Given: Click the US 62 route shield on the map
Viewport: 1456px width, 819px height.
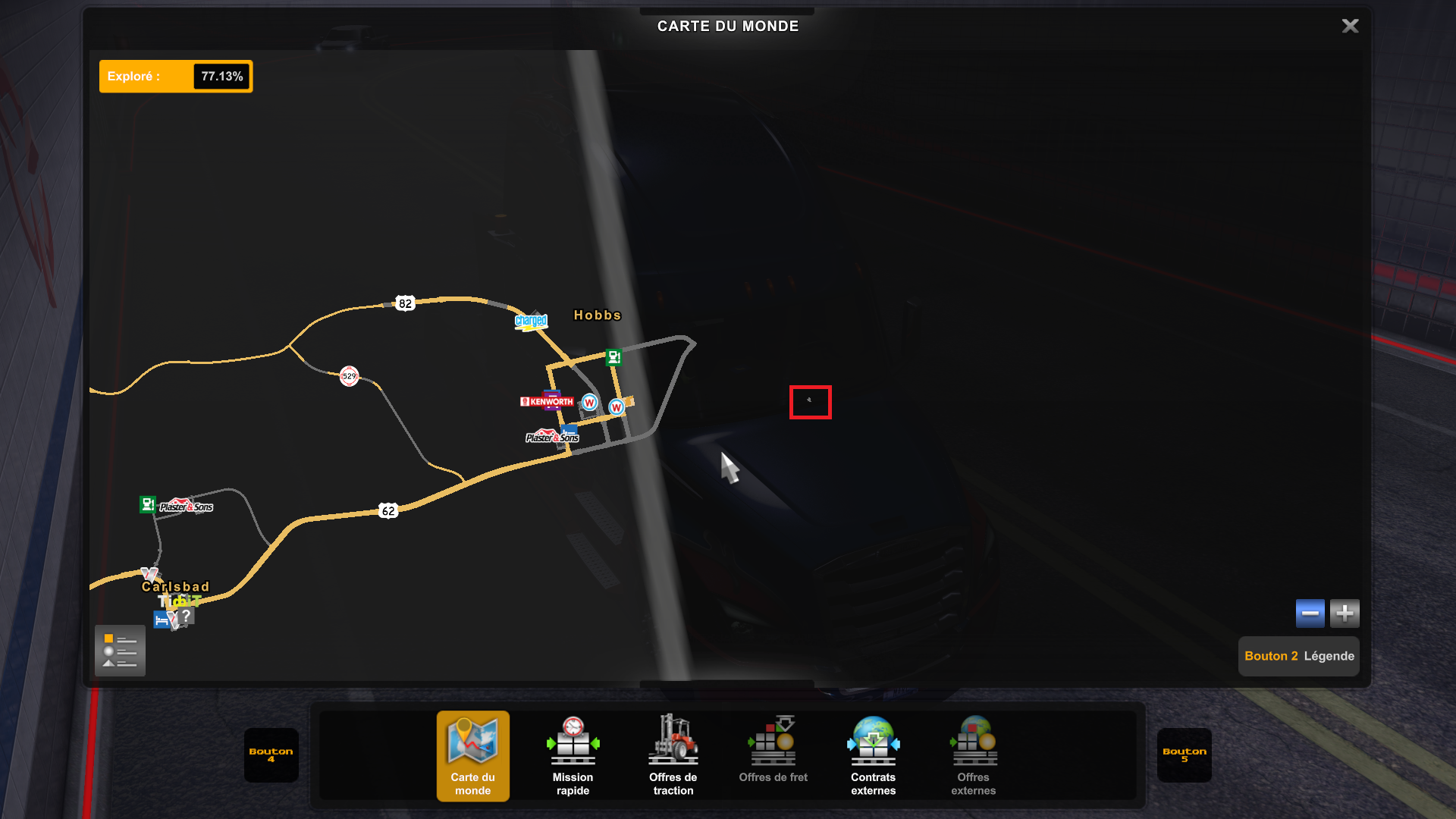Looking at the screenshot, I should click(388, 510).
